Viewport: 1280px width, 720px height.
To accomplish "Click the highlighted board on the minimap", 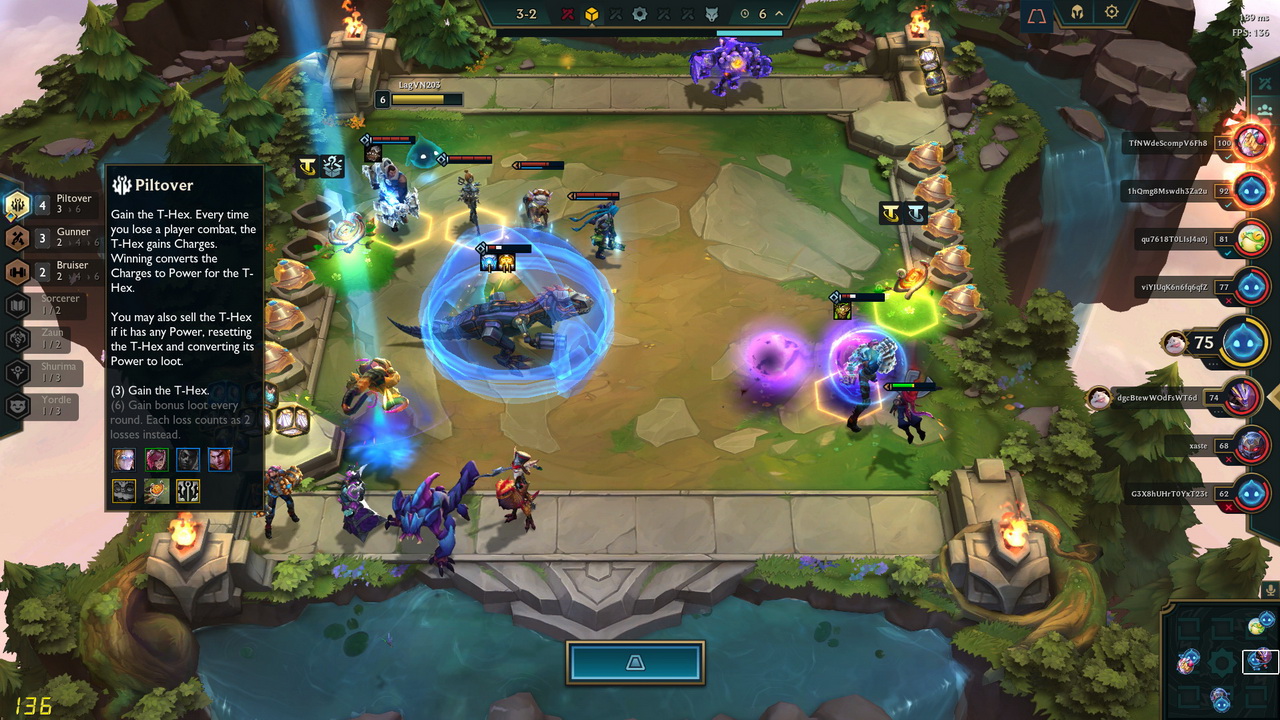I will point(1262,660).
